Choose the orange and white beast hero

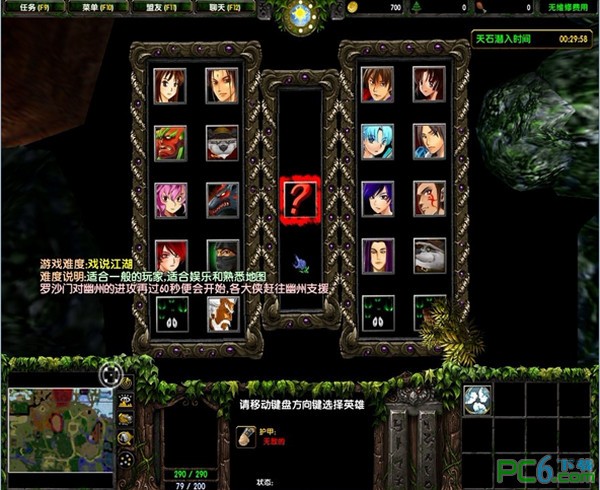[x=222, y=314]
